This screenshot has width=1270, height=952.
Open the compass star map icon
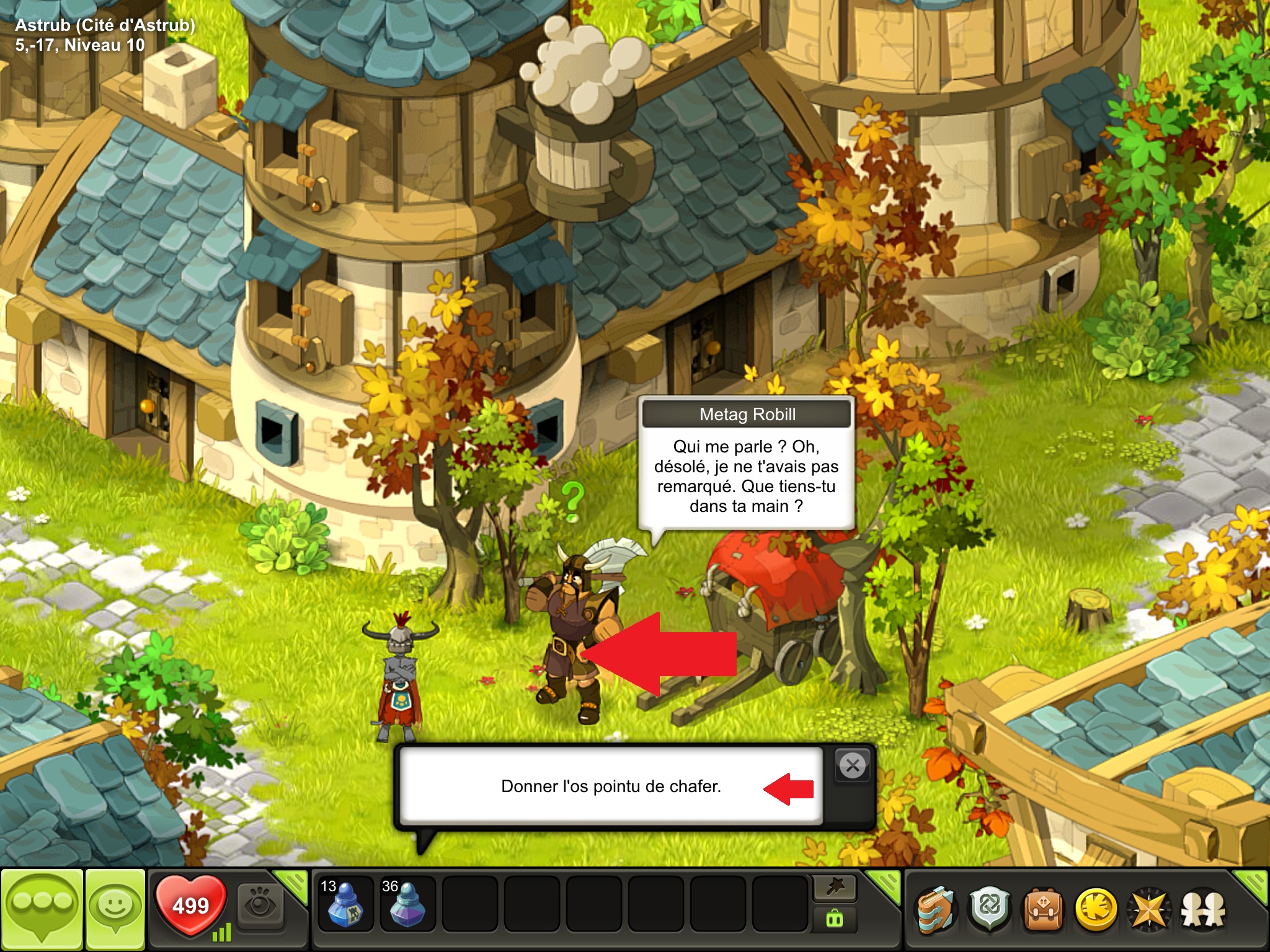[1149, 909]
